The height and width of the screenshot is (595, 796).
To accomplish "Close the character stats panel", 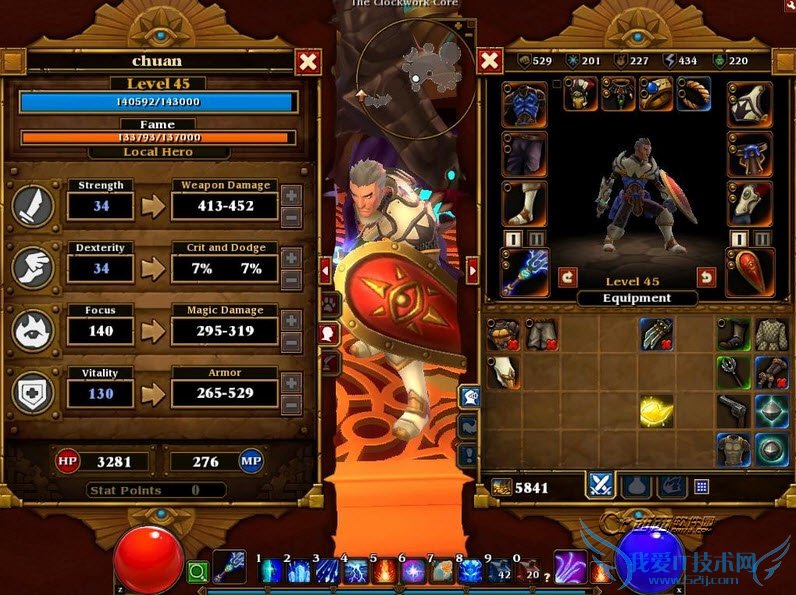I will tap(309, 62).
